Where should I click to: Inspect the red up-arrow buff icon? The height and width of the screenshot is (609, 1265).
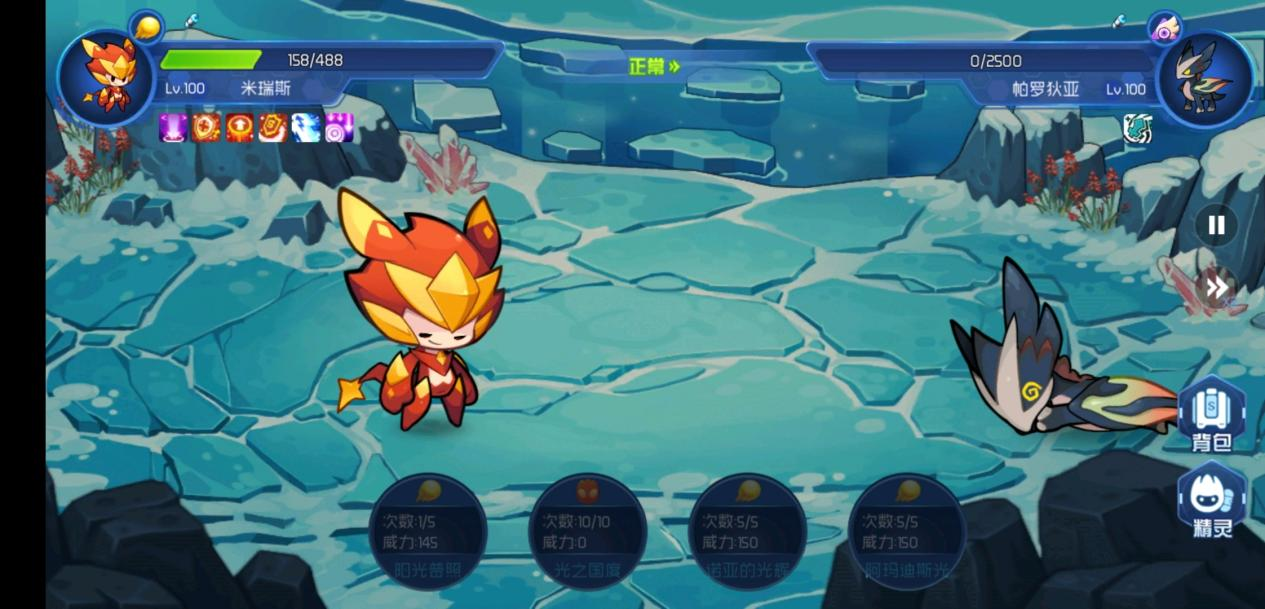pyautogui.click(x=239, y=128)
